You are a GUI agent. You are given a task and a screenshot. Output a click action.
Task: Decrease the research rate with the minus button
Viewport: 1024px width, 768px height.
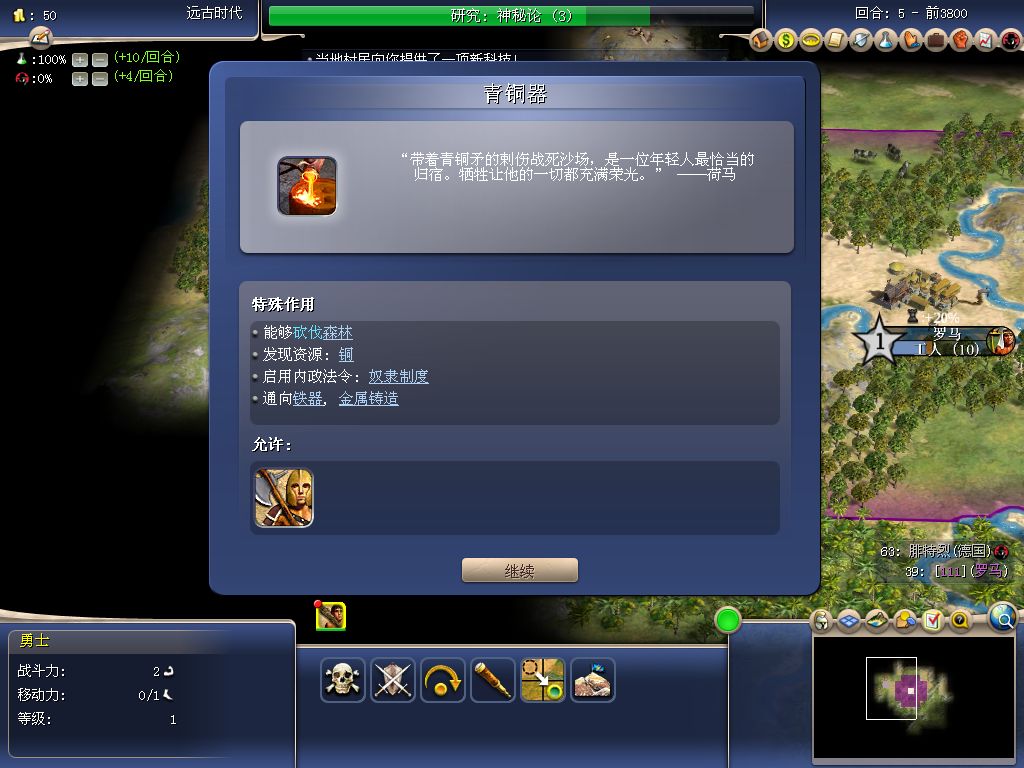tap(100, 60)
